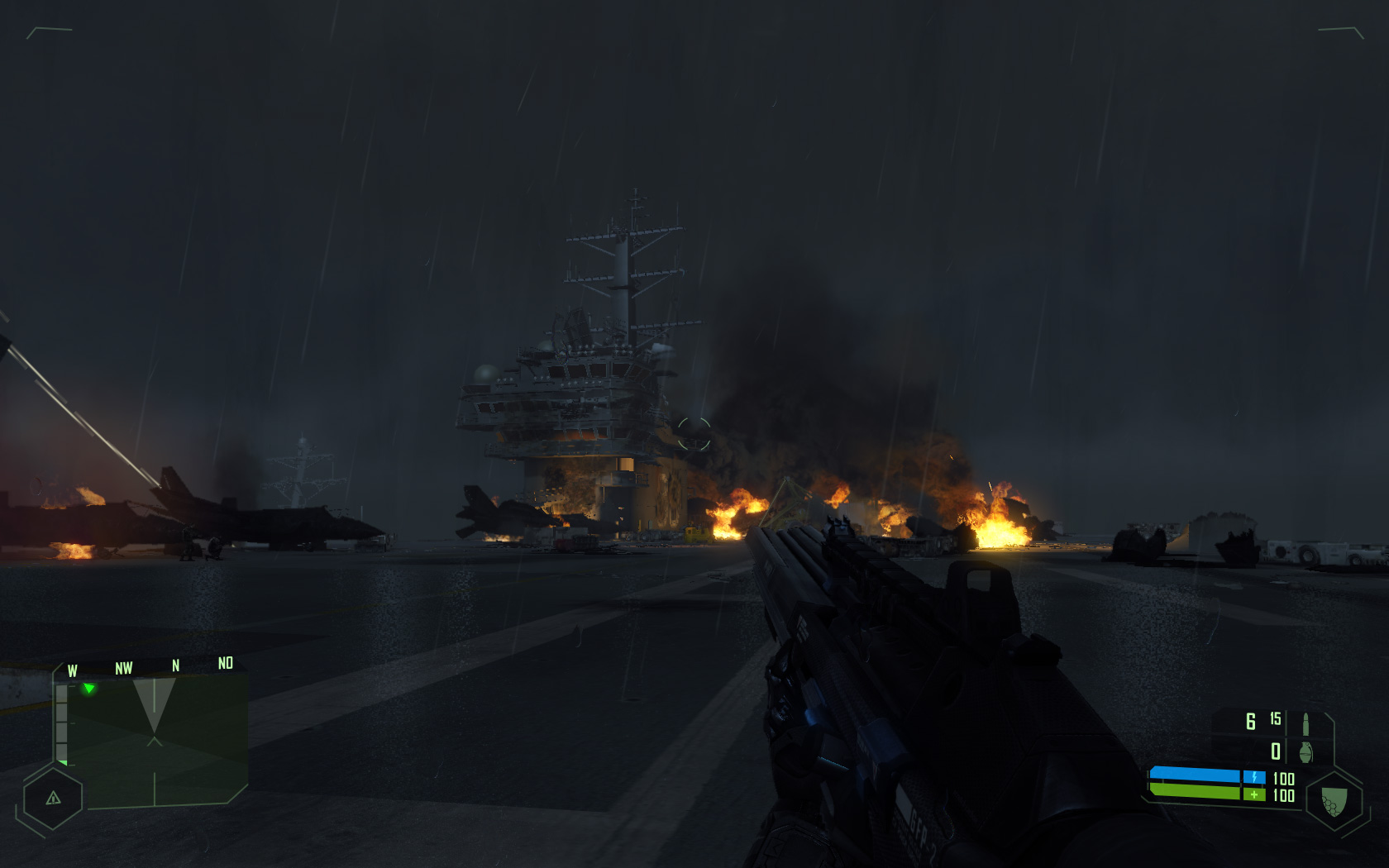Click the nanosuit armor mode shield icon
Screen dimensions: 1389x868
(x=1334, y=800)
